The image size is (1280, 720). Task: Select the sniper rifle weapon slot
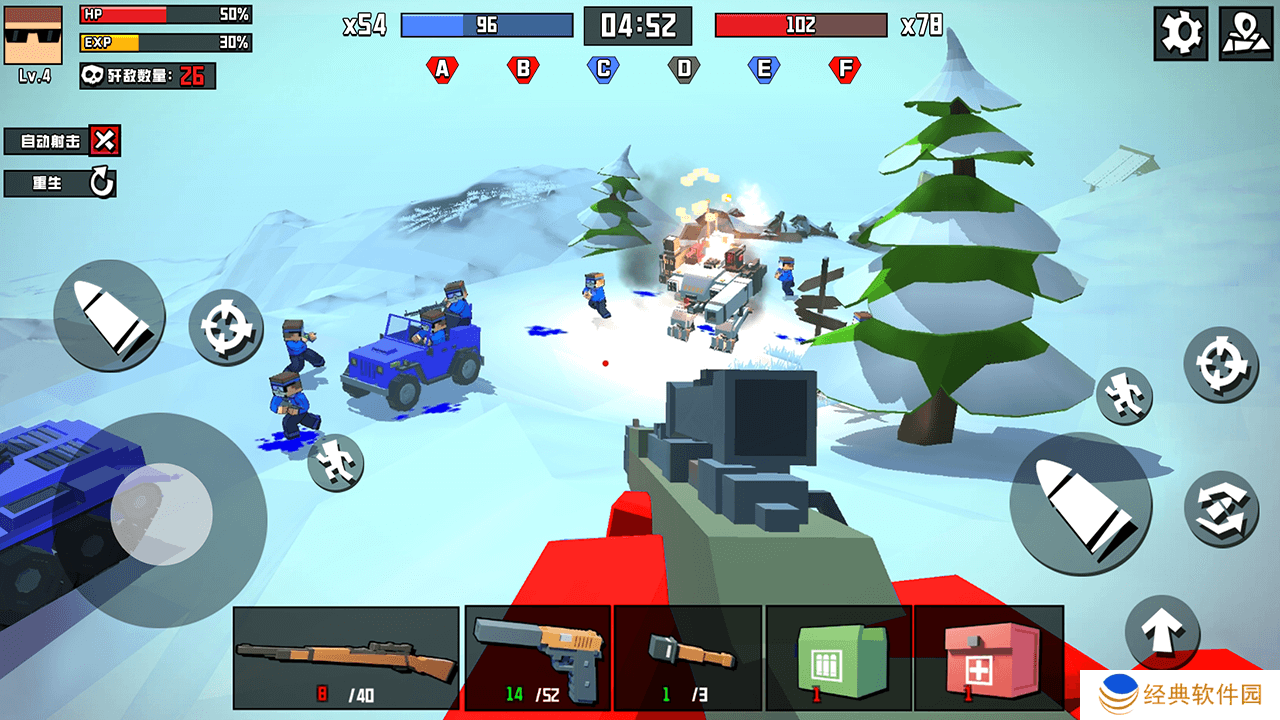point(346,657)
